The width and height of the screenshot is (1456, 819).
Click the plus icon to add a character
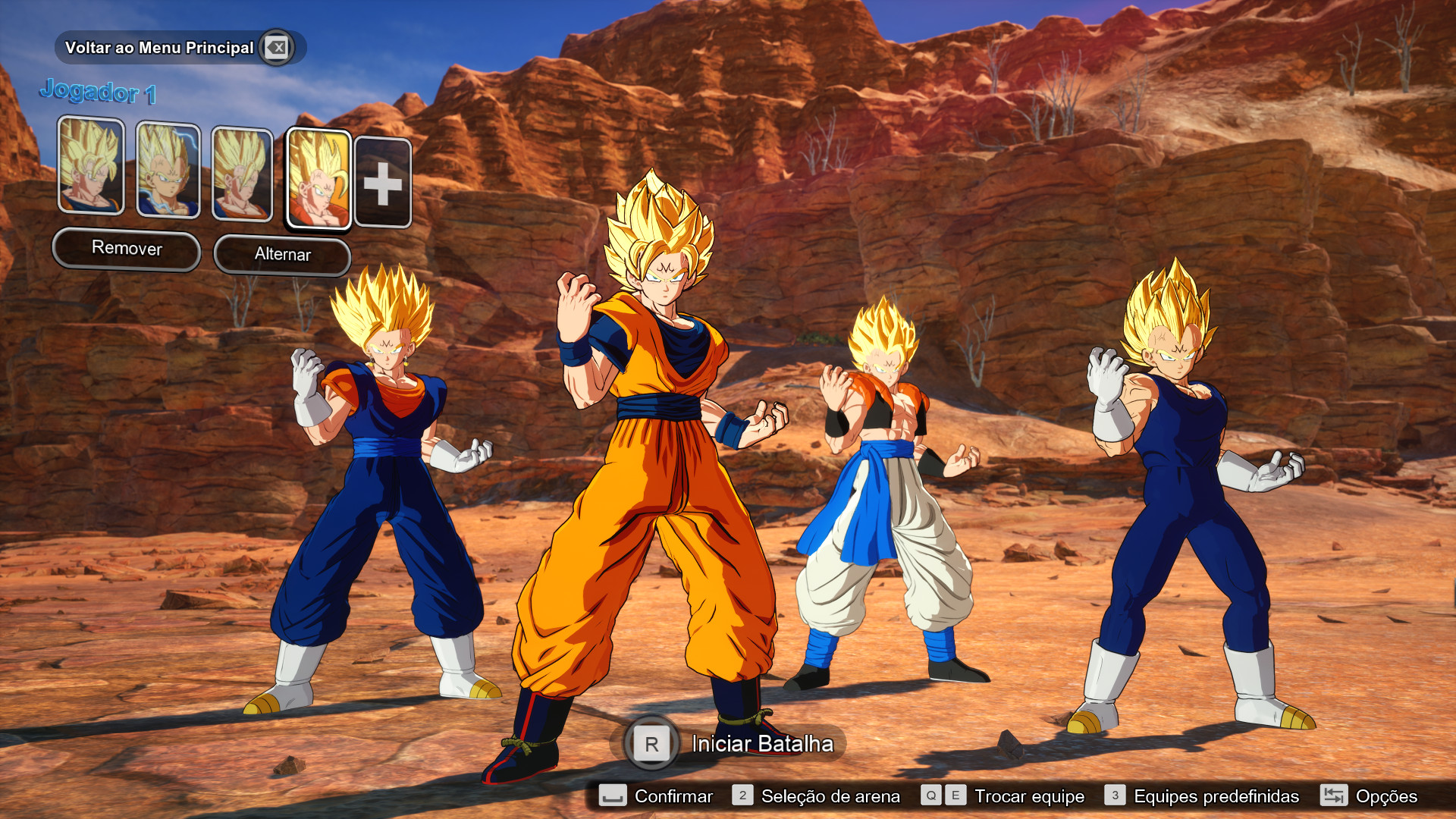[x=384, y=182]
